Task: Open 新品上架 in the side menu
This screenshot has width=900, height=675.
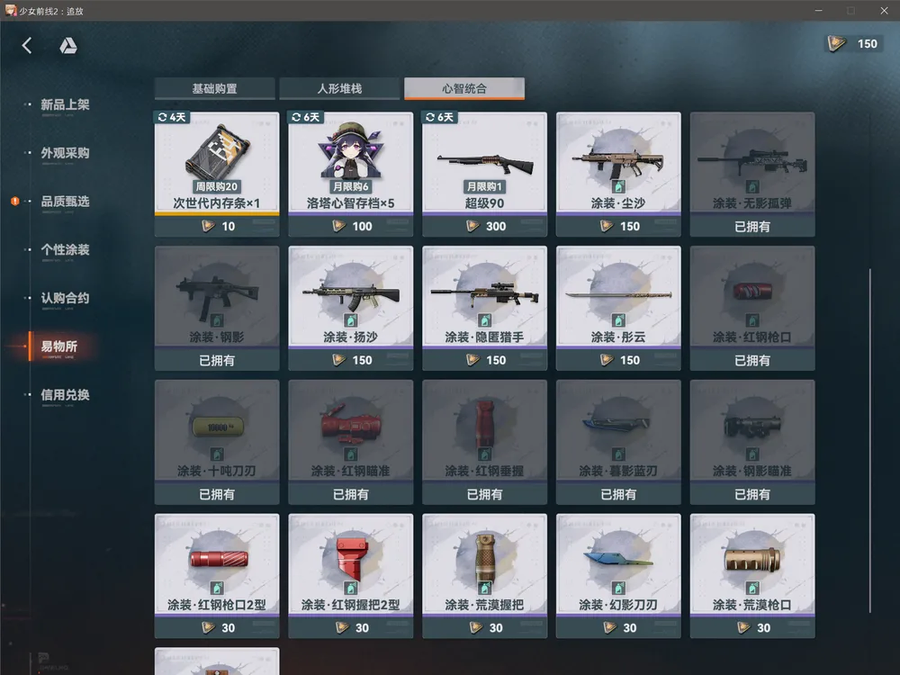Action: [x=65, y=105]
